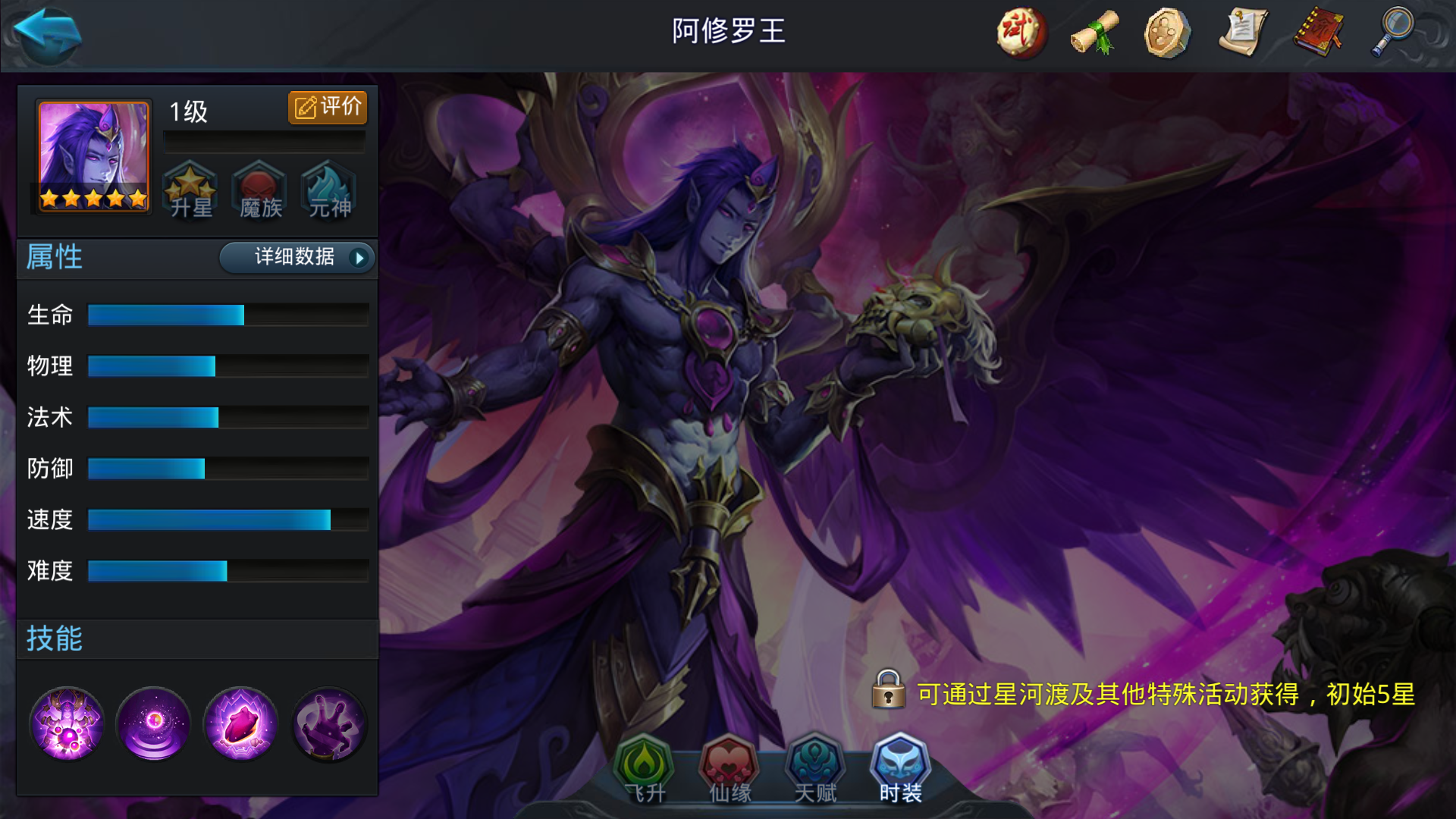Open the quest scroll icon in top bar
The width and height of the screenshot is (1456, 819).
[x=1242, y=33]
